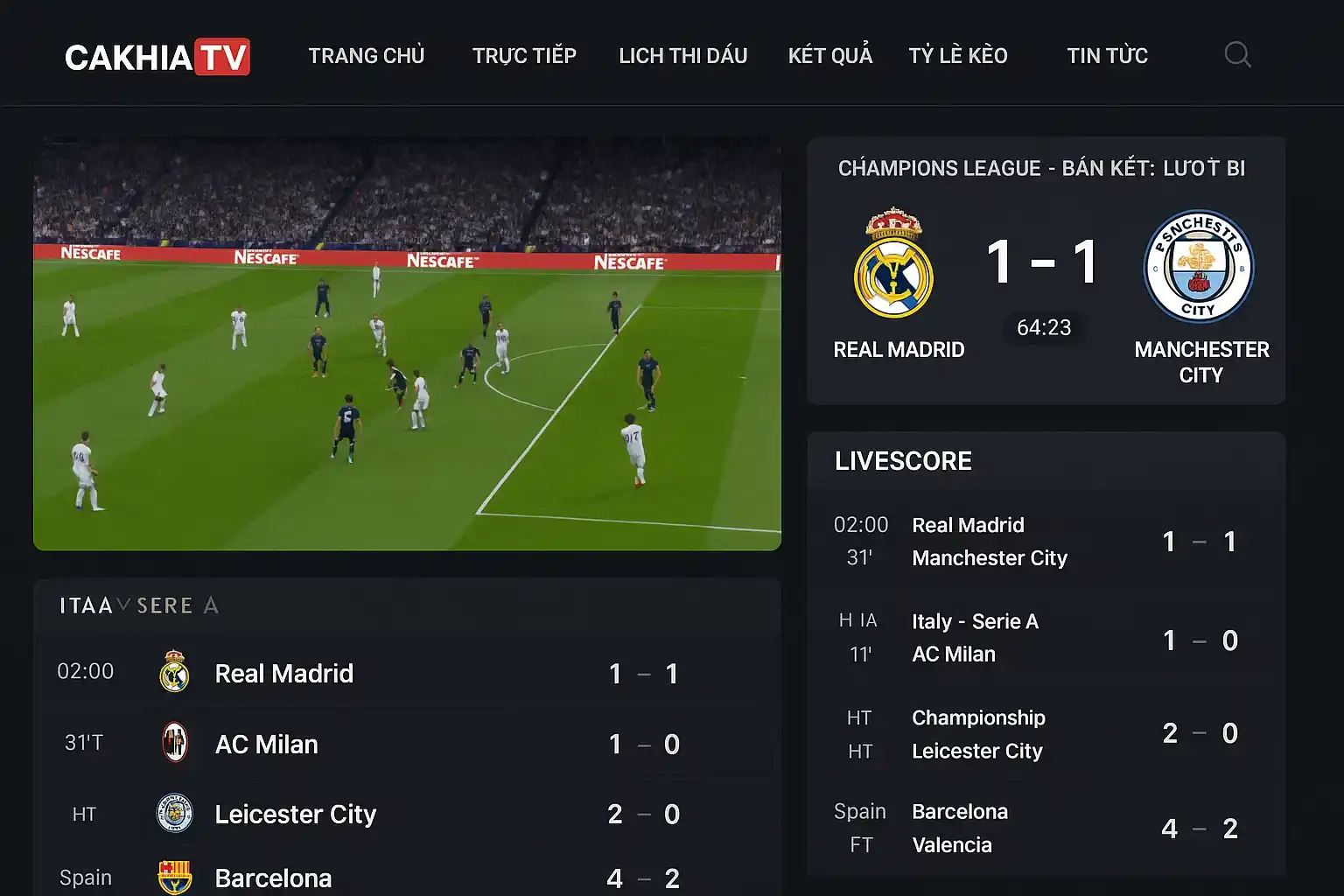This screenshot has width=1344, height=896.
Task: Select the TRANG CHỦ menu item
Action: point(367,55)
